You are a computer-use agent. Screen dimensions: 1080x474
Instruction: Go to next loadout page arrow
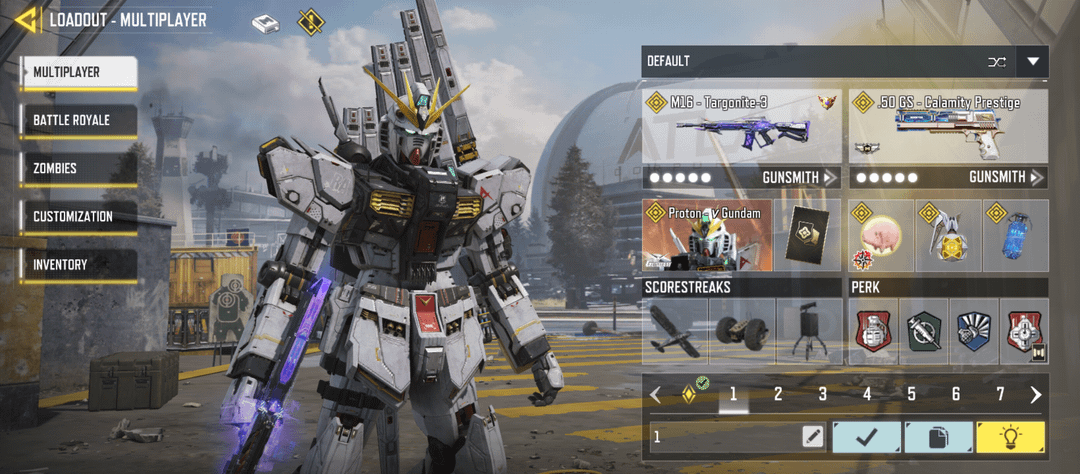pos(1035,395)
